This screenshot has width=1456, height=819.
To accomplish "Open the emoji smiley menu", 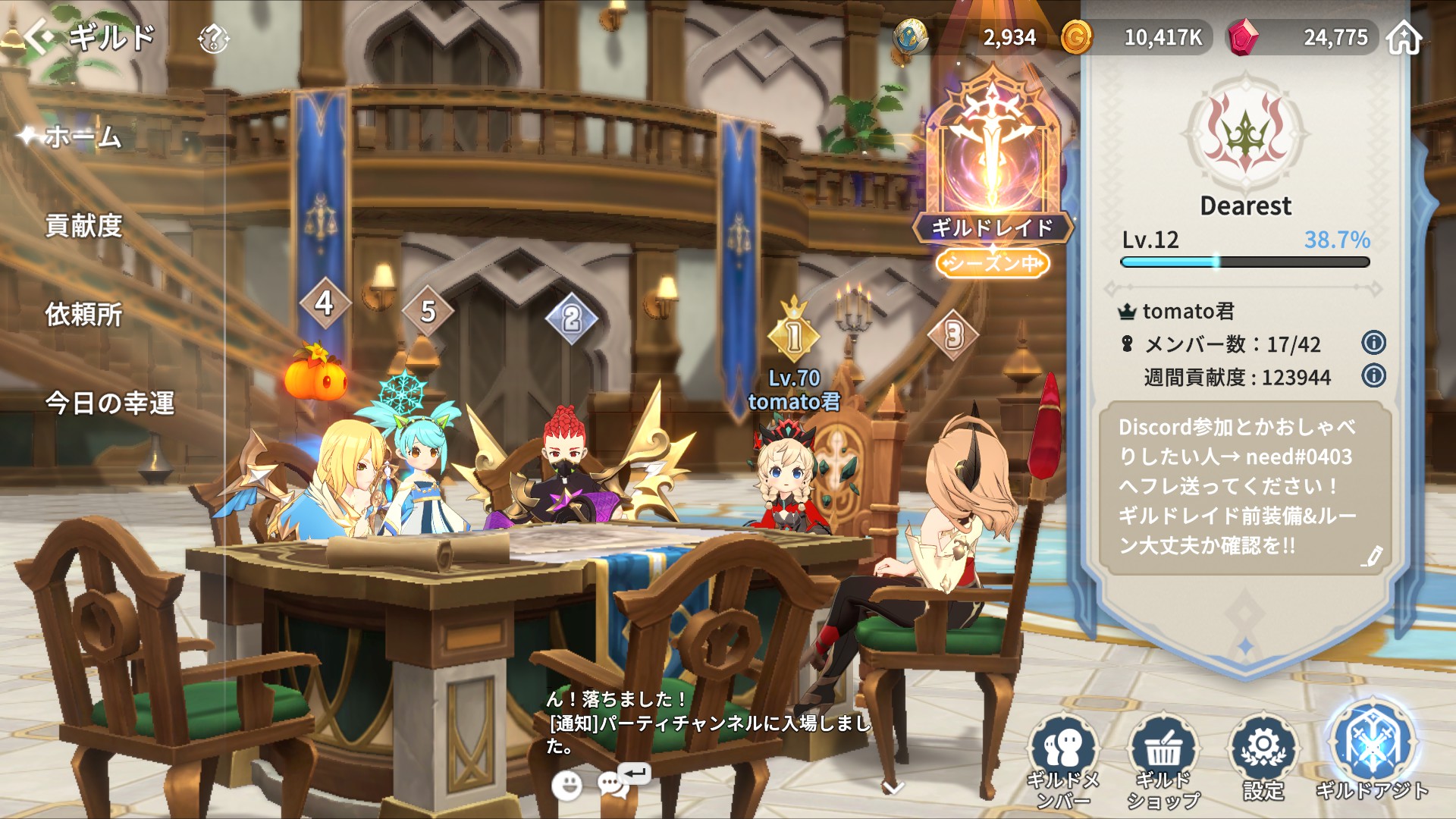I will (566, 786).
